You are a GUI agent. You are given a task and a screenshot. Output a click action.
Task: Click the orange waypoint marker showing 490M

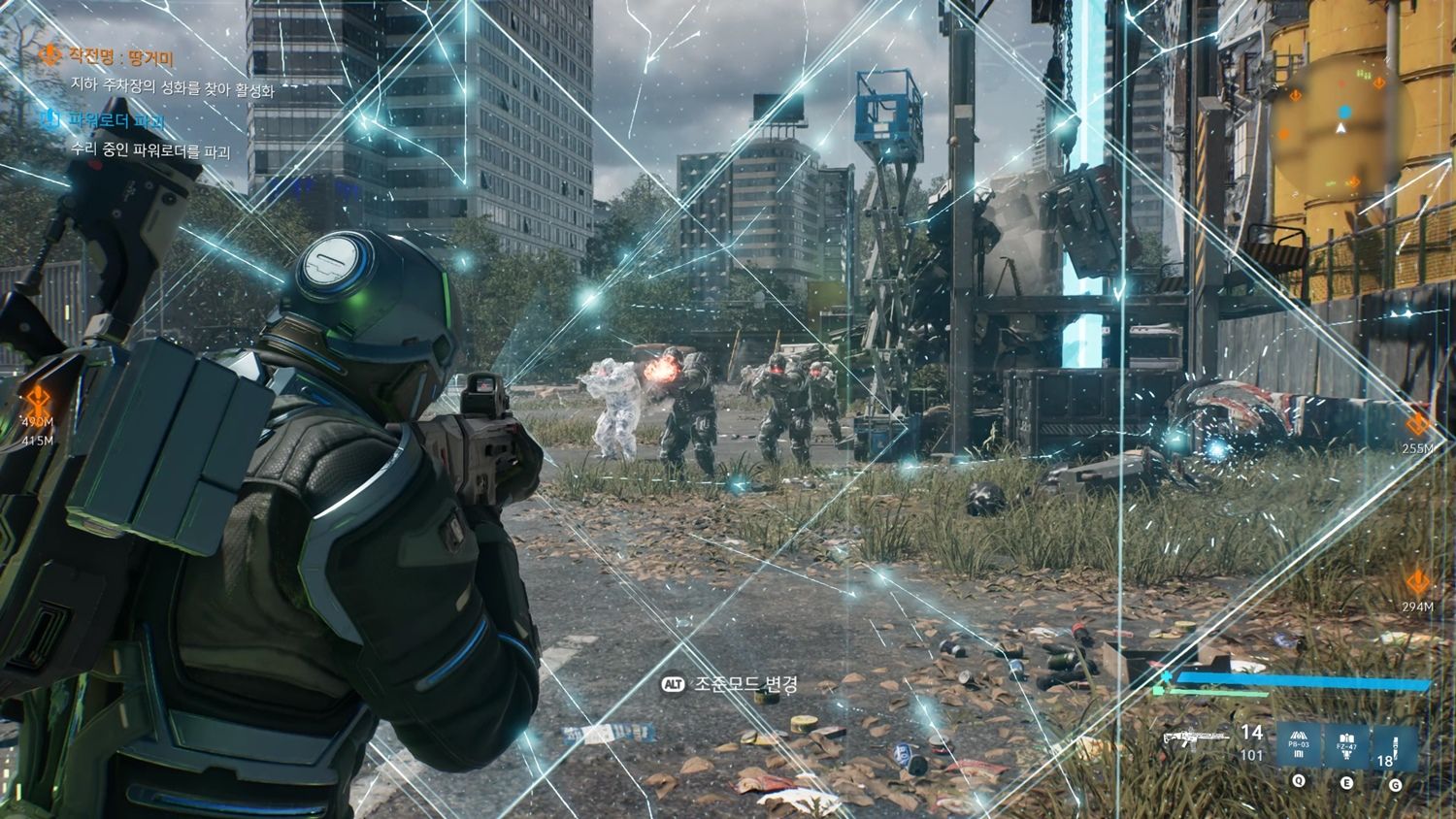coord(38,397)
